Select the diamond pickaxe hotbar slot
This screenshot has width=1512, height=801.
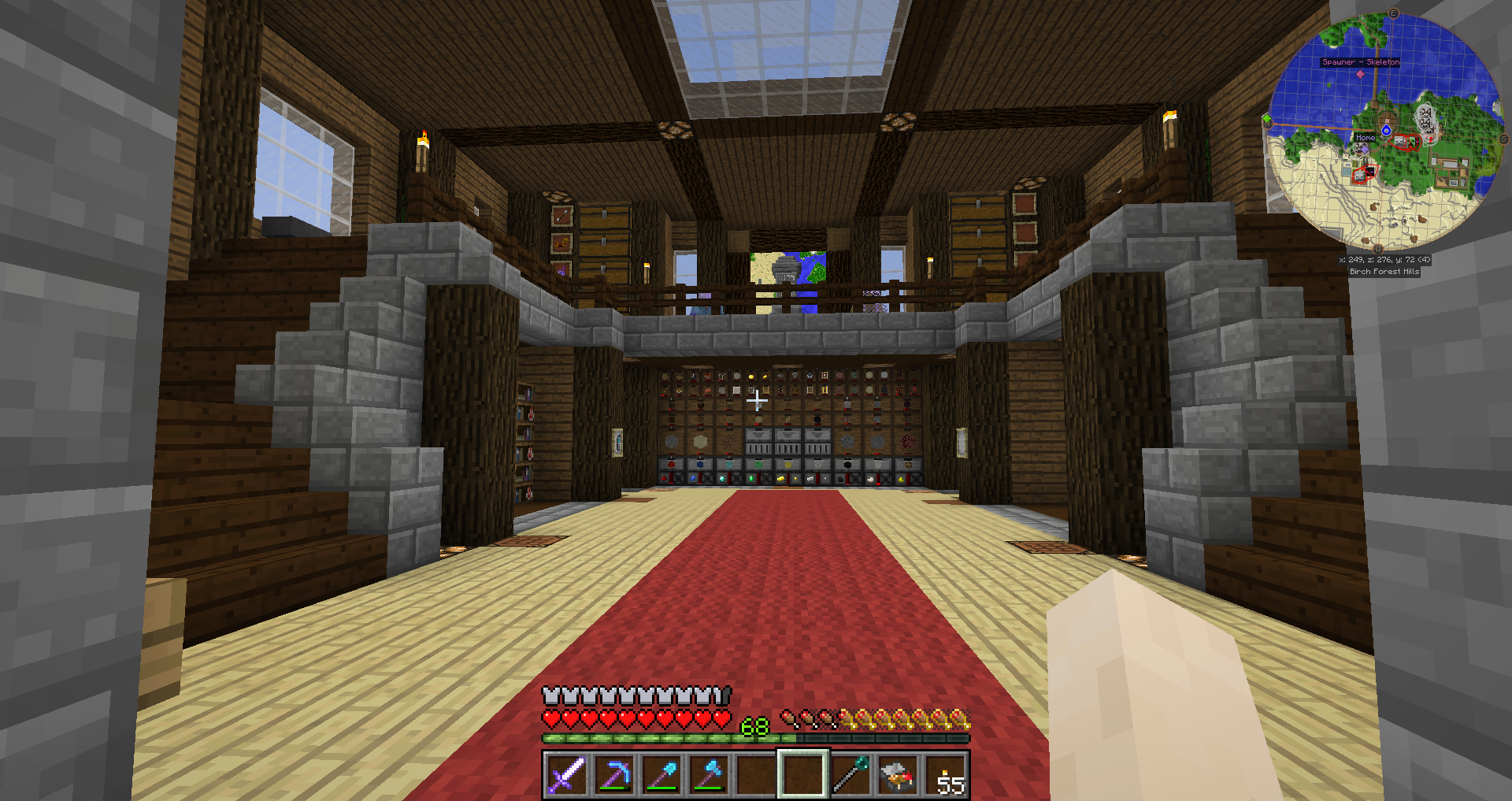click(613, 774)
